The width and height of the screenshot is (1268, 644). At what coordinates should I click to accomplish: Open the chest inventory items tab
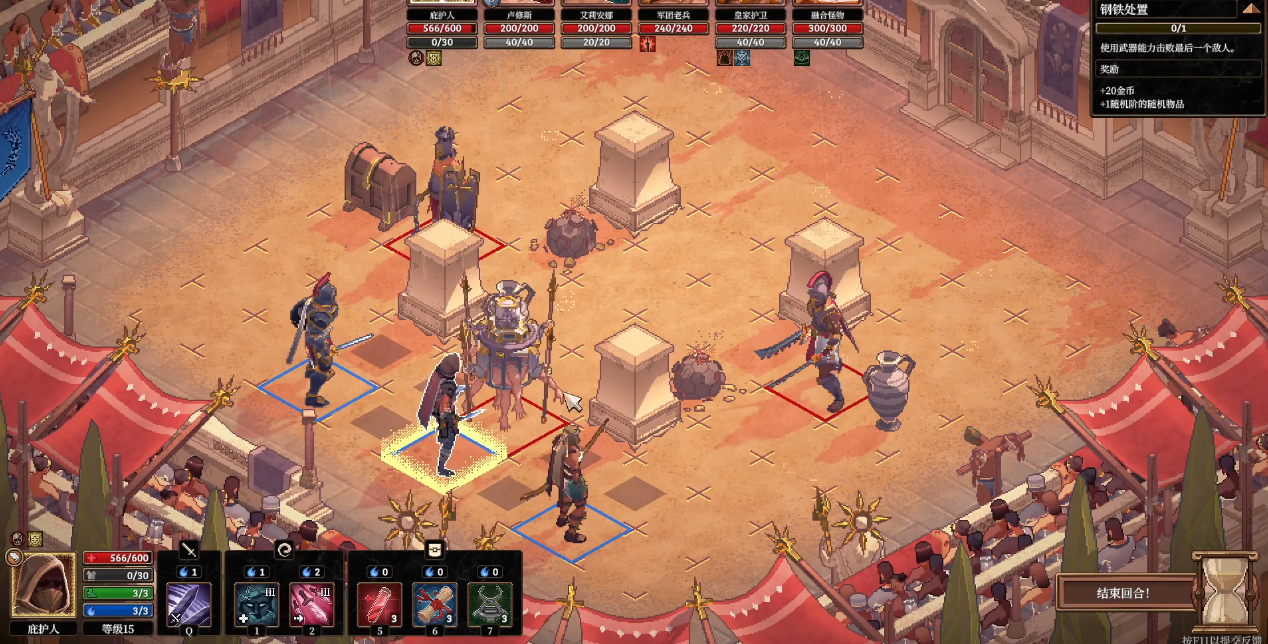tap(434, 549)
